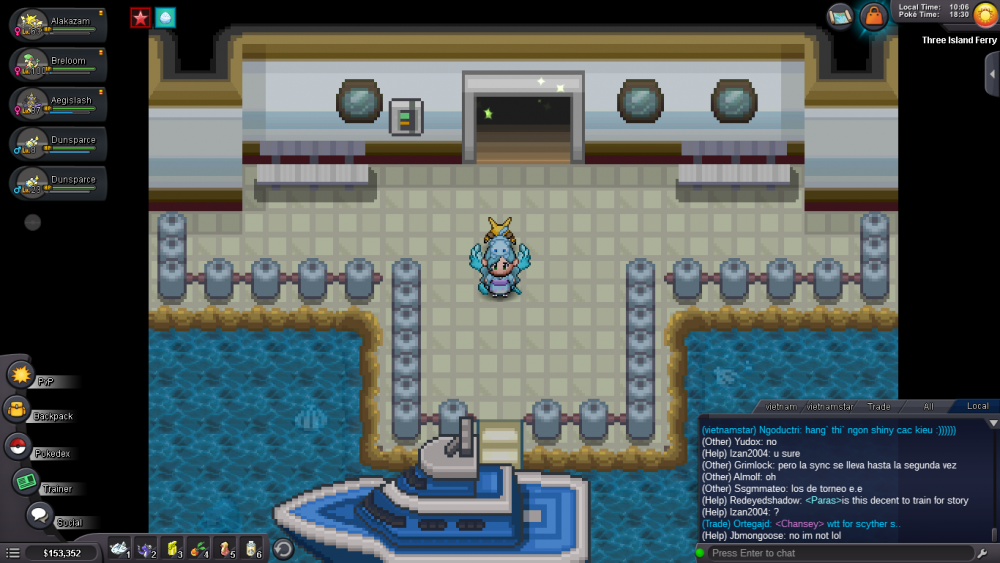Viewport: 1000px width, 563px height.
Task: Click the blue egg icon
Action: pyautogui.click(x=165, y=17)
